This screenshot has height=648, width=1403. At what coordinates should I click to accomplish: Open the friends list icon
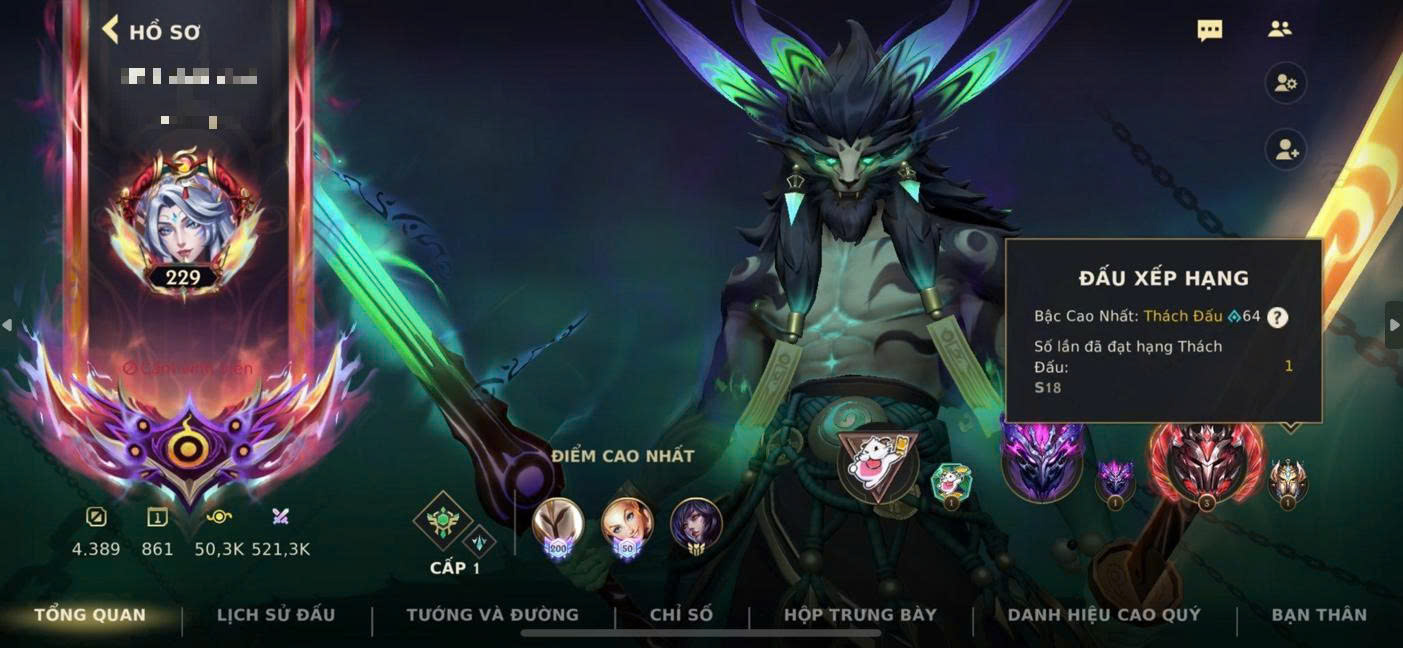pos(1280,30)
